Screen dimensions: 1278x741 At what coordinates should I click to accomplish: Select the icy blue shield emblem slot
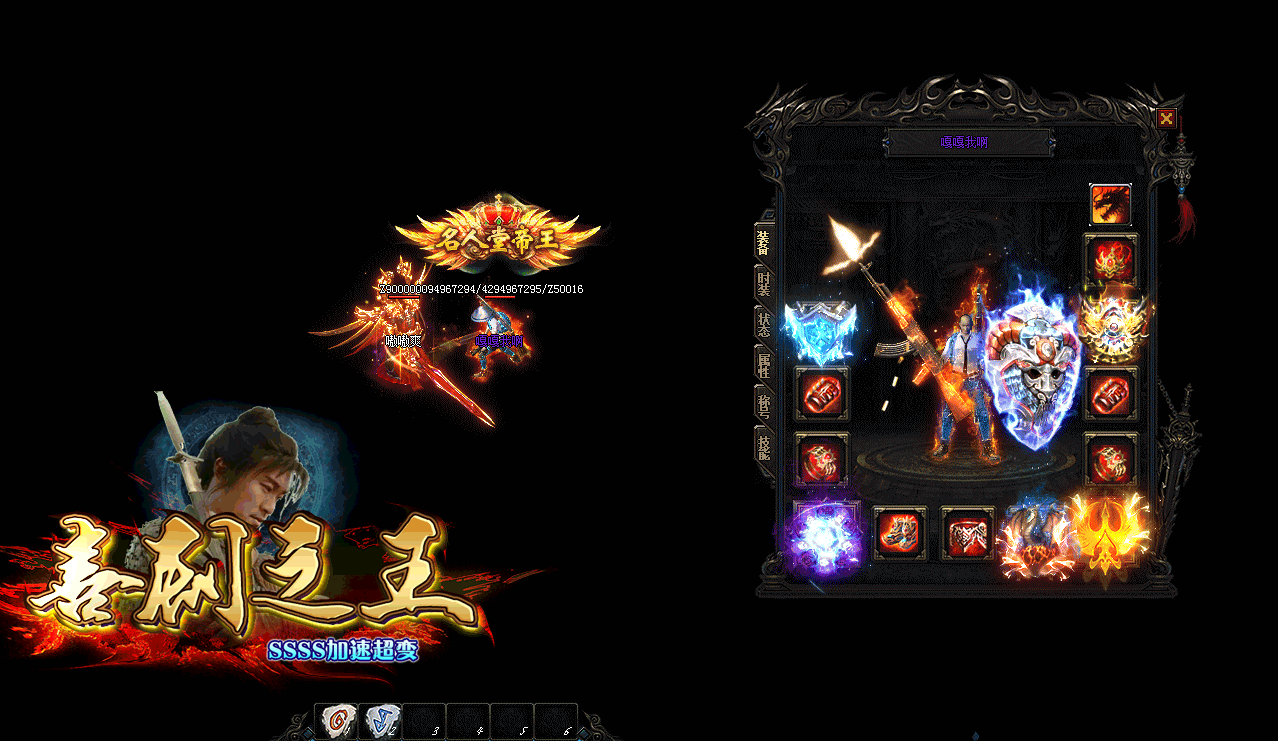[x=820, y=330]
